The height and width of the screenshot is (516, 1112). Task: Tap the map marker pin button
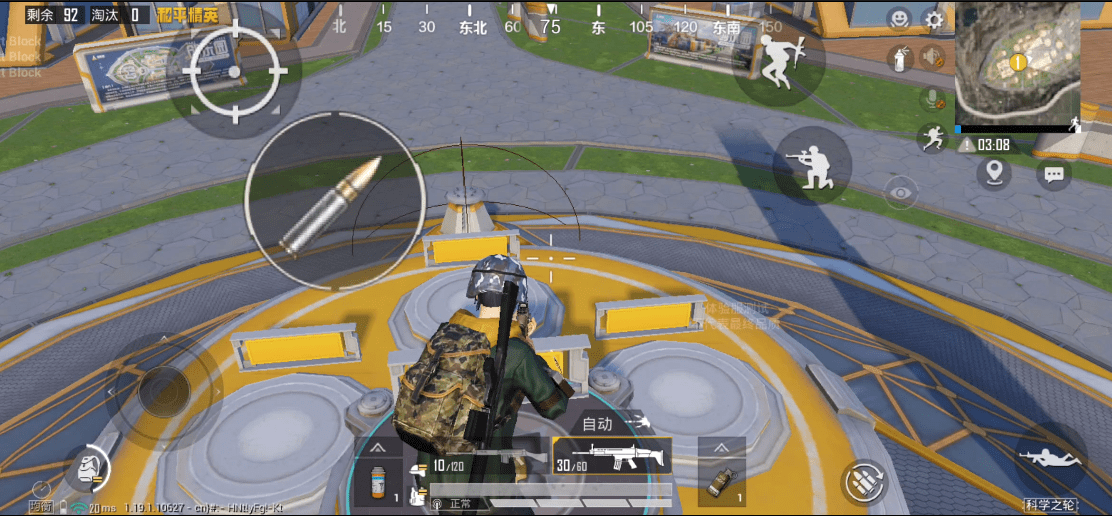(x=993, y=173)
